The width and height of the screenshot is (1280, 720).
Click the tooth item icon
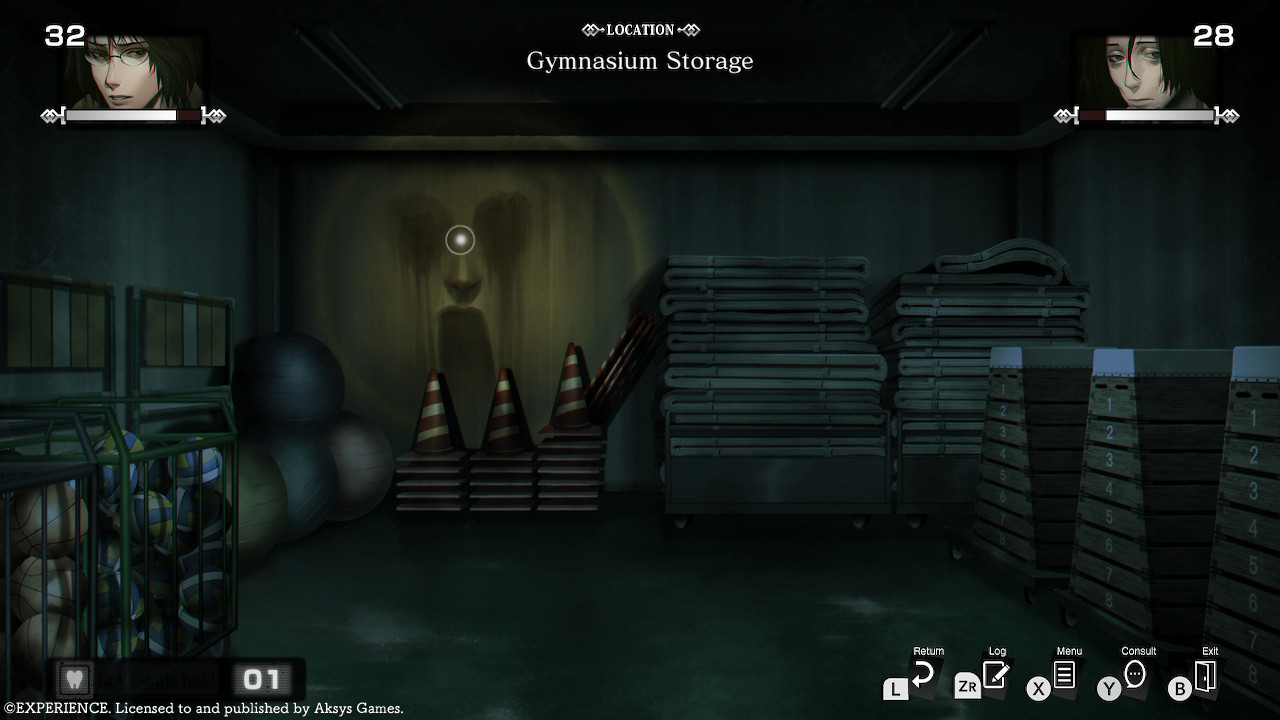click(74, 680)
